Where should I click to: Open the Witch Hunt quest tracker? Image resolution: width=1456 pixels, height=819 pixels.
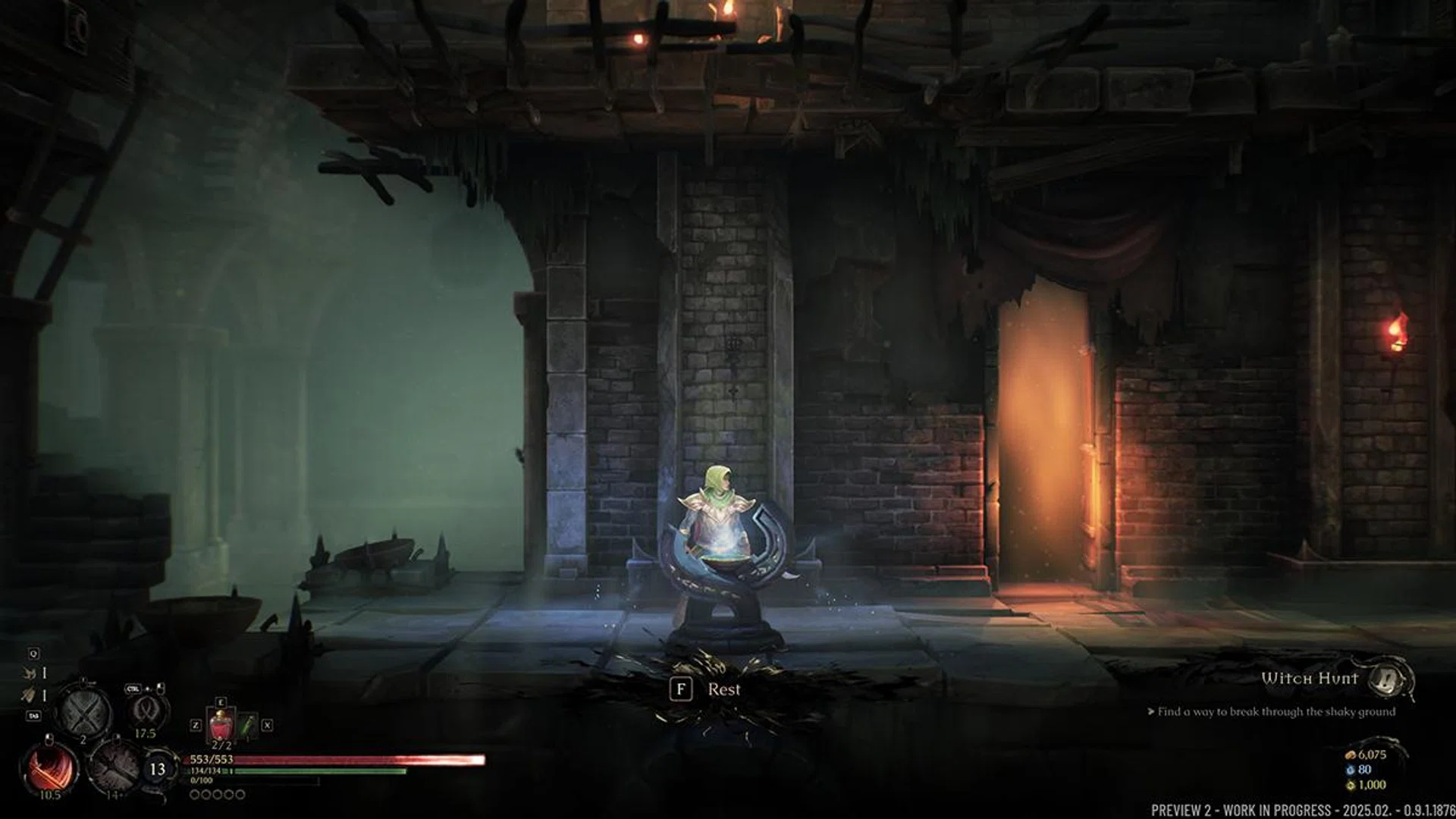[x=1309, y=679]
